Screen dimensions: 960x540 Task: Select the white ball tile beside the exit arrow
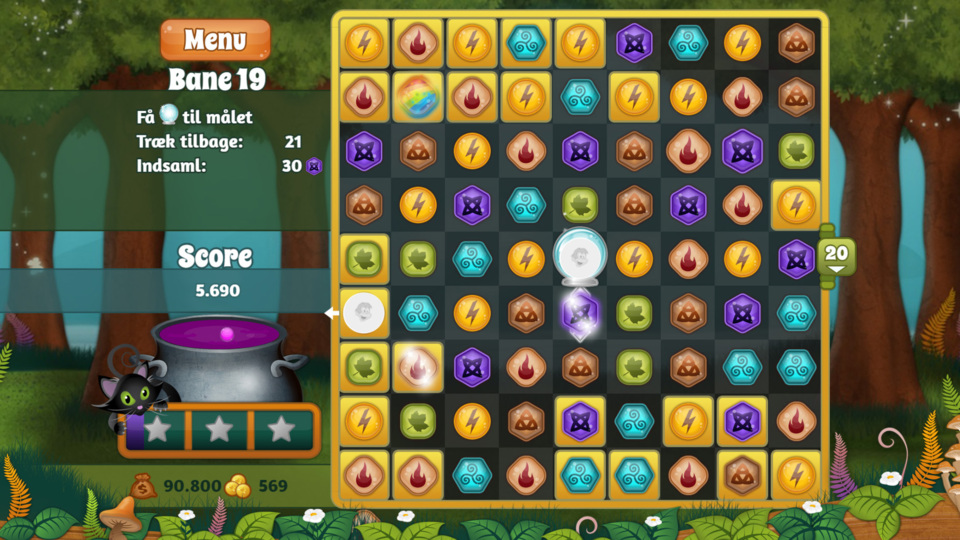[364, 313]
